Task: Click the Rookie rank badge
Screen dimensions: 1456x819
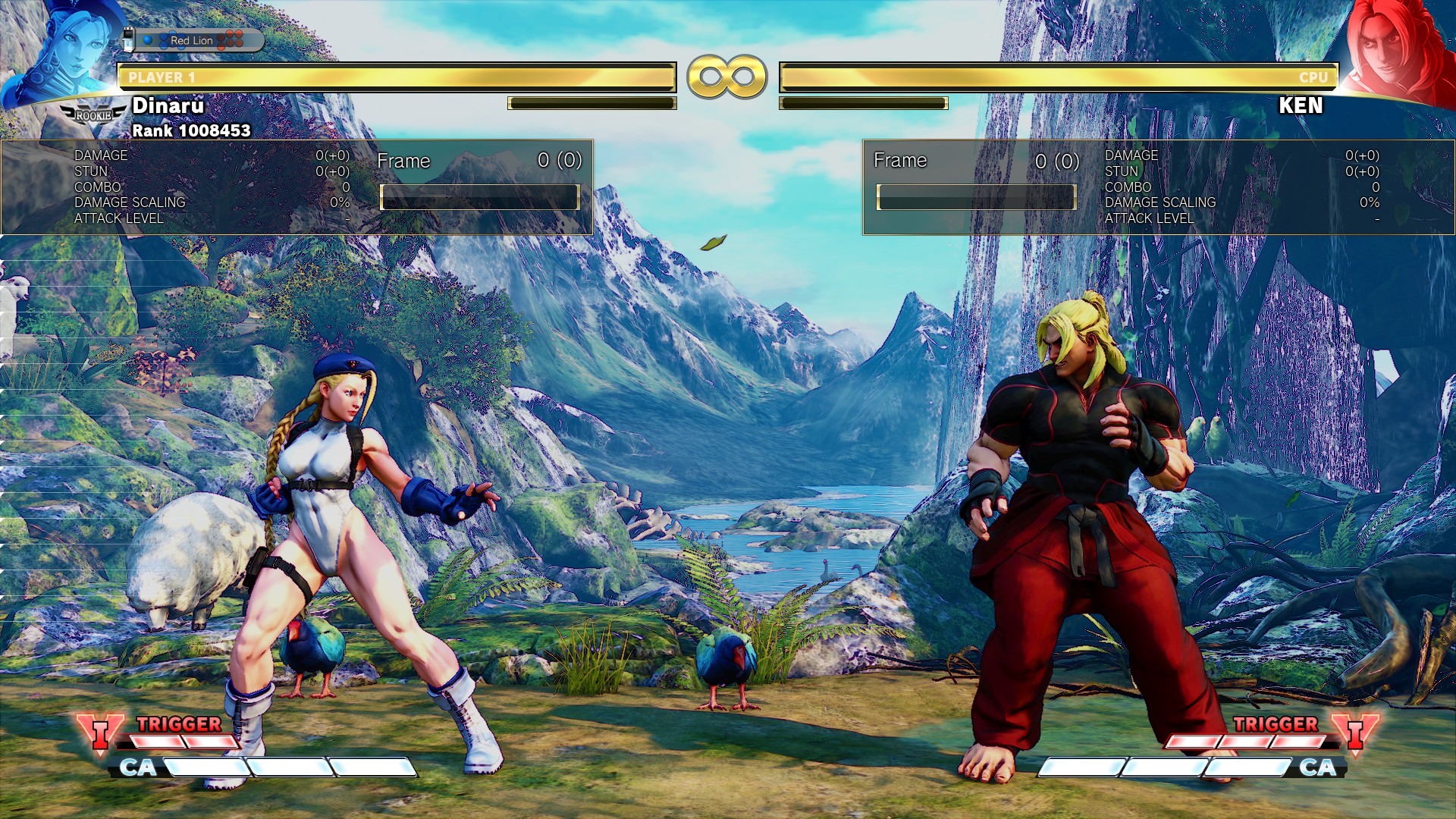Action: pyautogui.click(x=93, y=115)
